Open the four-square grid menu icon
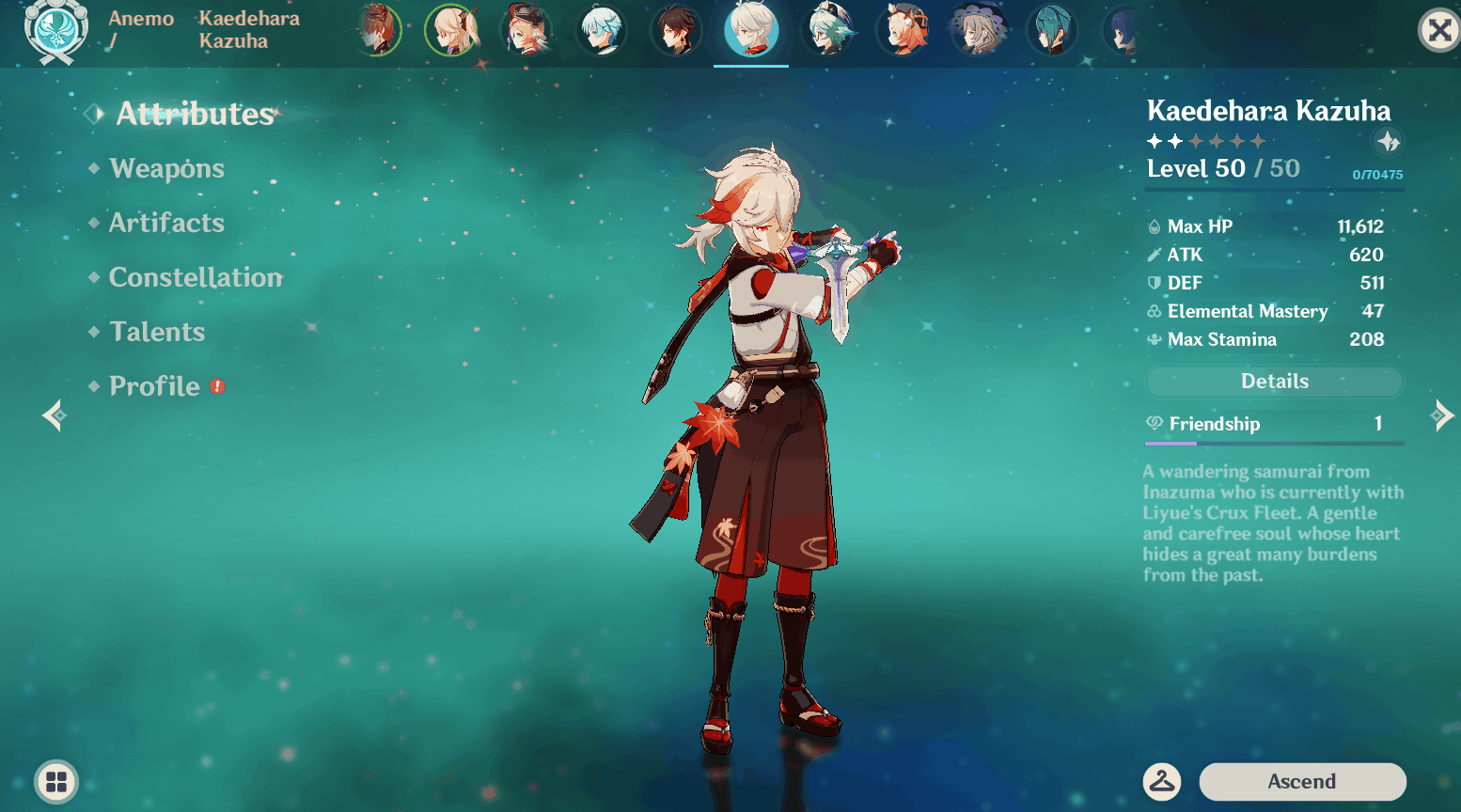Screen dimensions: 1461x812 pos(56,781)
